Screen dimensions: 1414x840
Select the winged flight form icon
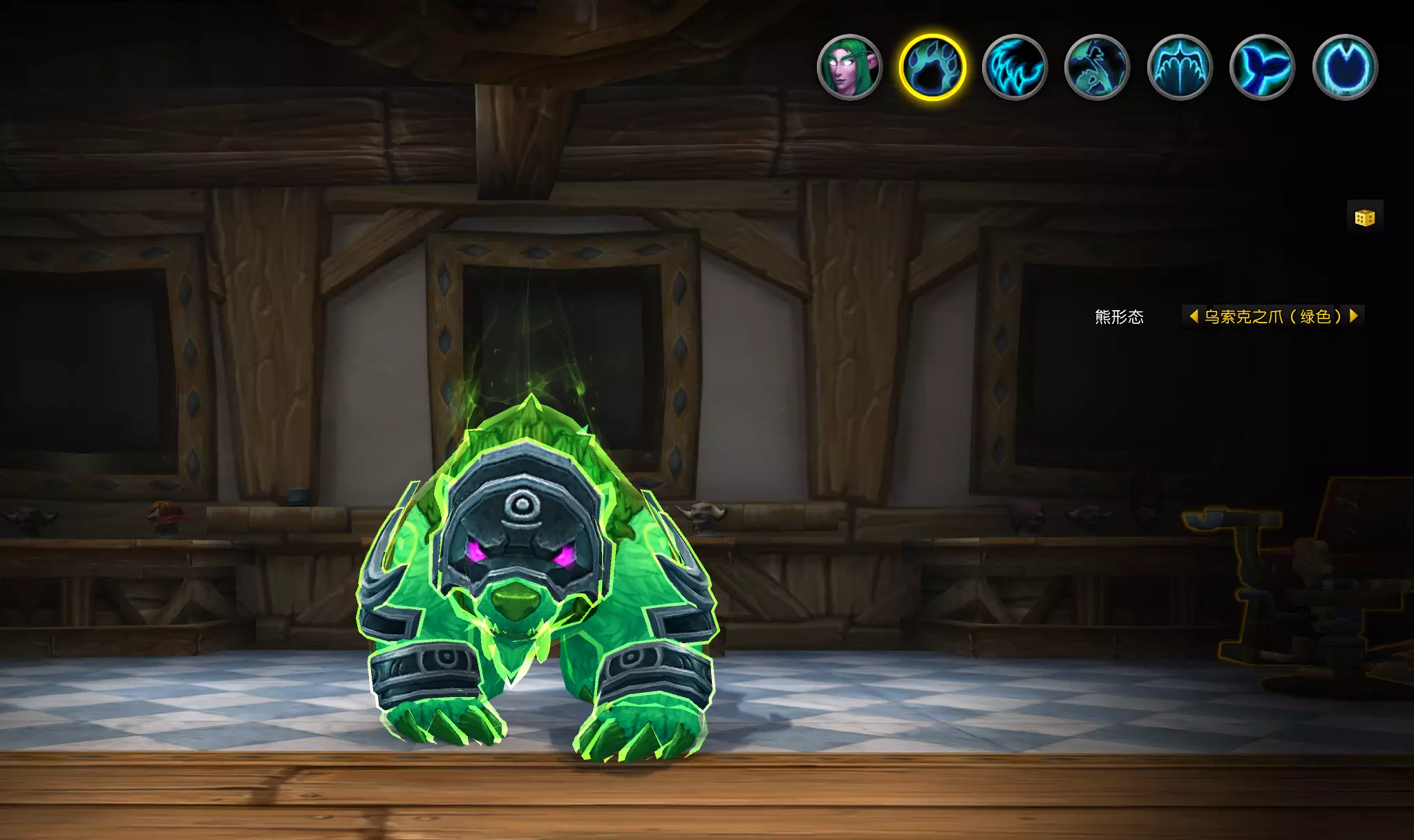point(1180,68)
